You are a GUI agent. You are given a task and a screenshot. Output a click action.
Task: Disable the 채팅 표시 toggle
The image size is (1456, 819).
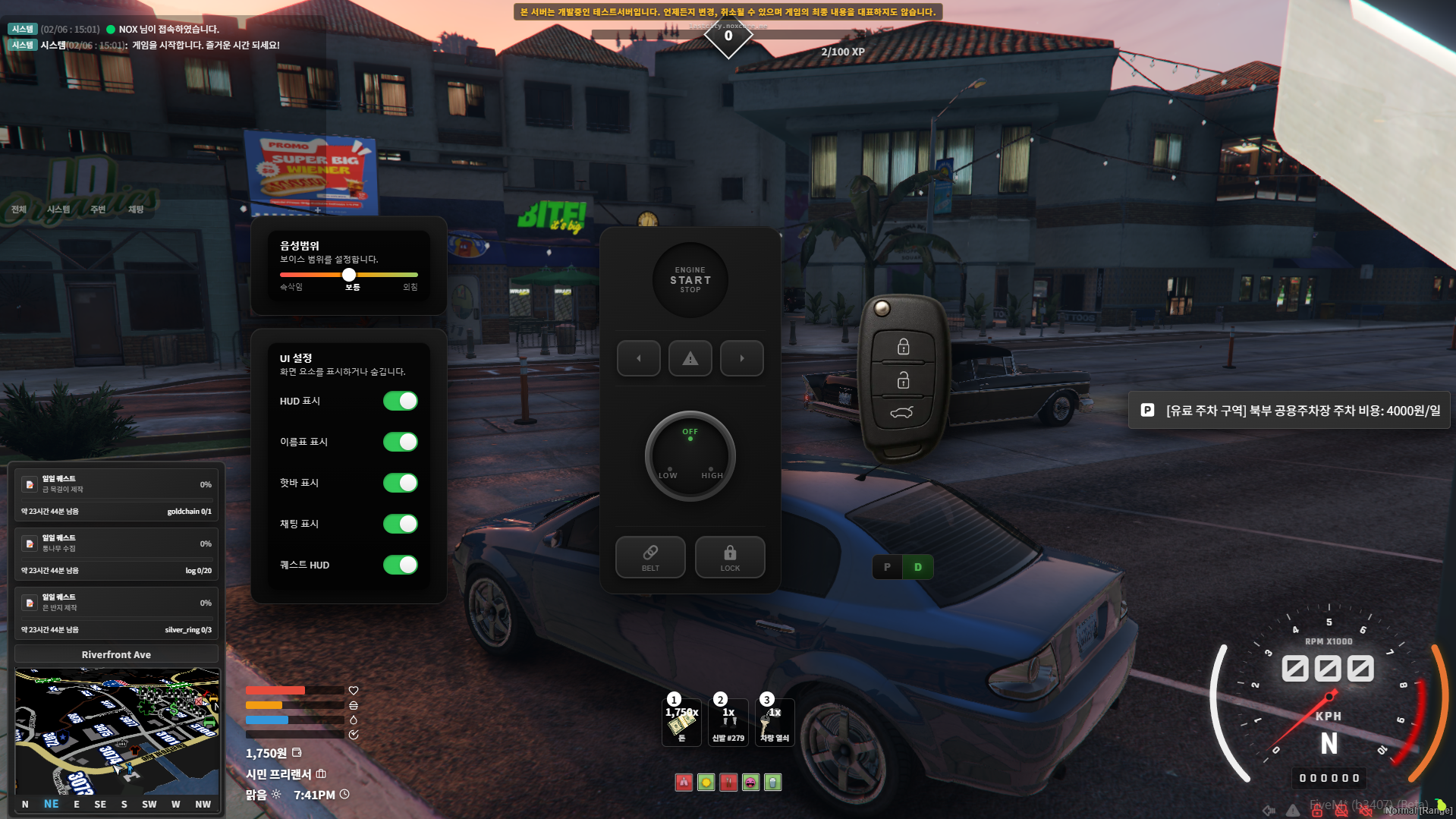coord(400,524)
